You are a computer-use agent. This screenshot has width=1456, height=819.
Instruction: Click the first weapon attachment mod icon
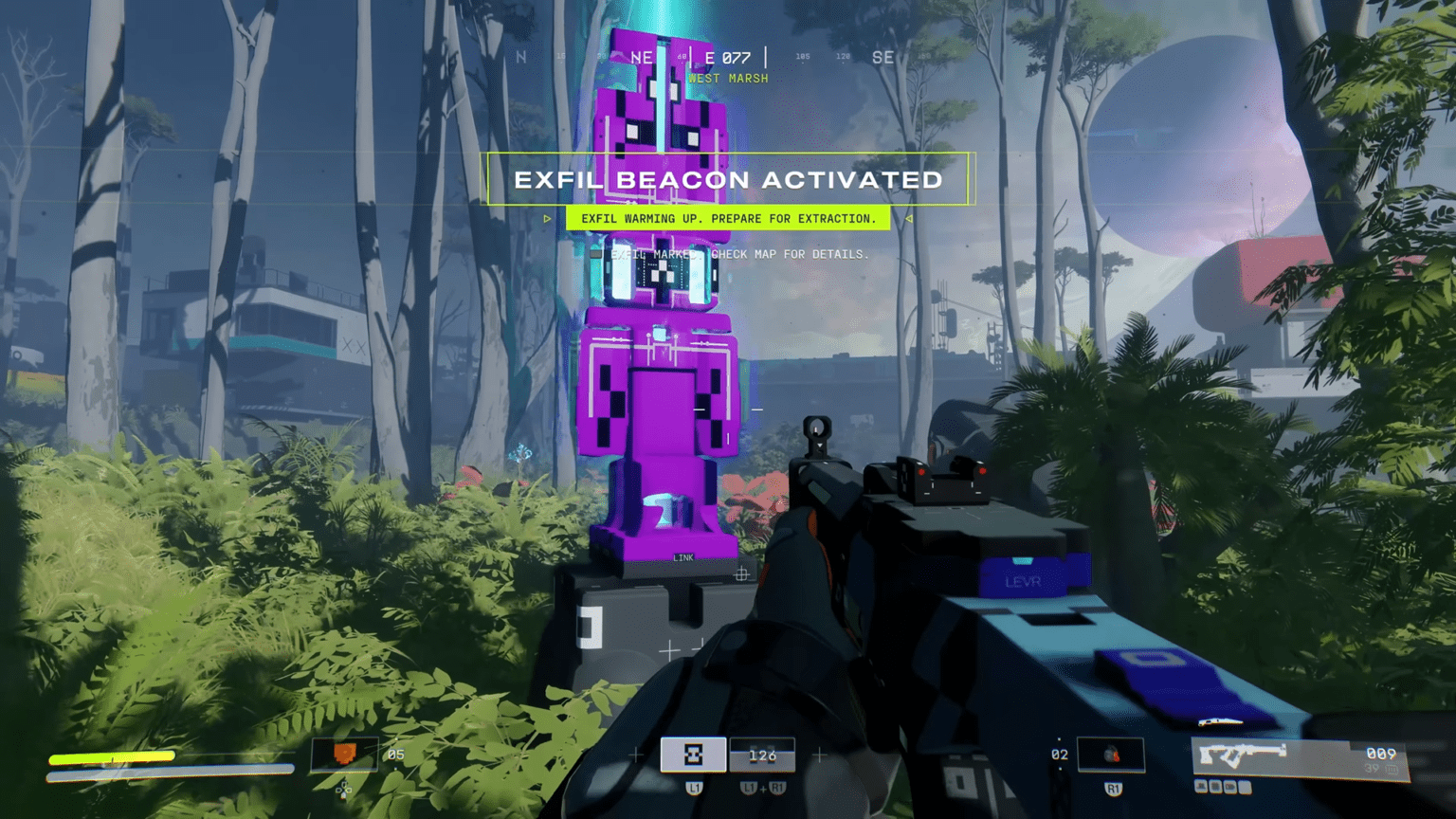click(1200, 787)
